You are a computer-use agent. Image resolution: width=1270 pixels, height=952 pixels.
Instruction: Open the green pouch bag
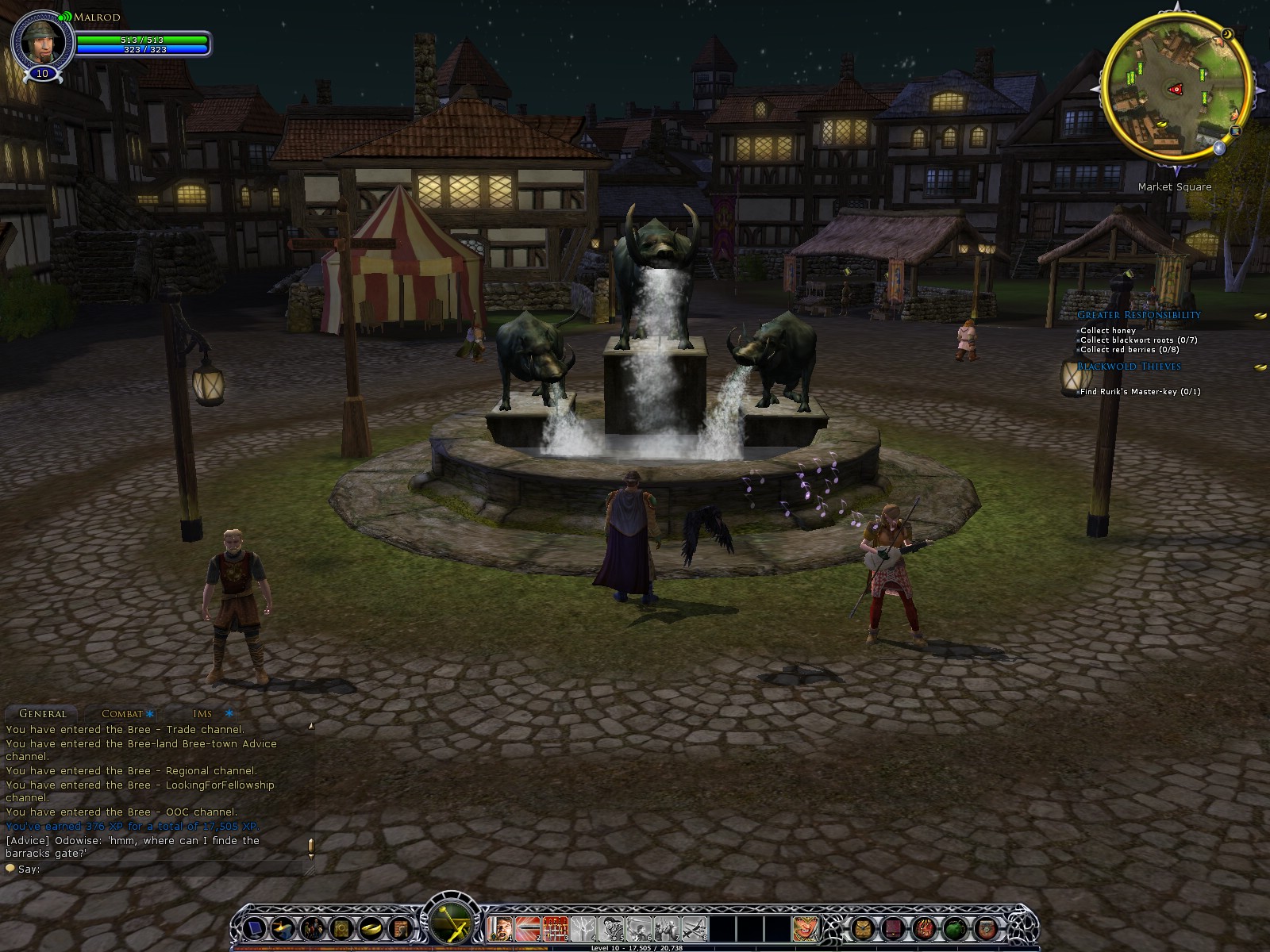955,927
